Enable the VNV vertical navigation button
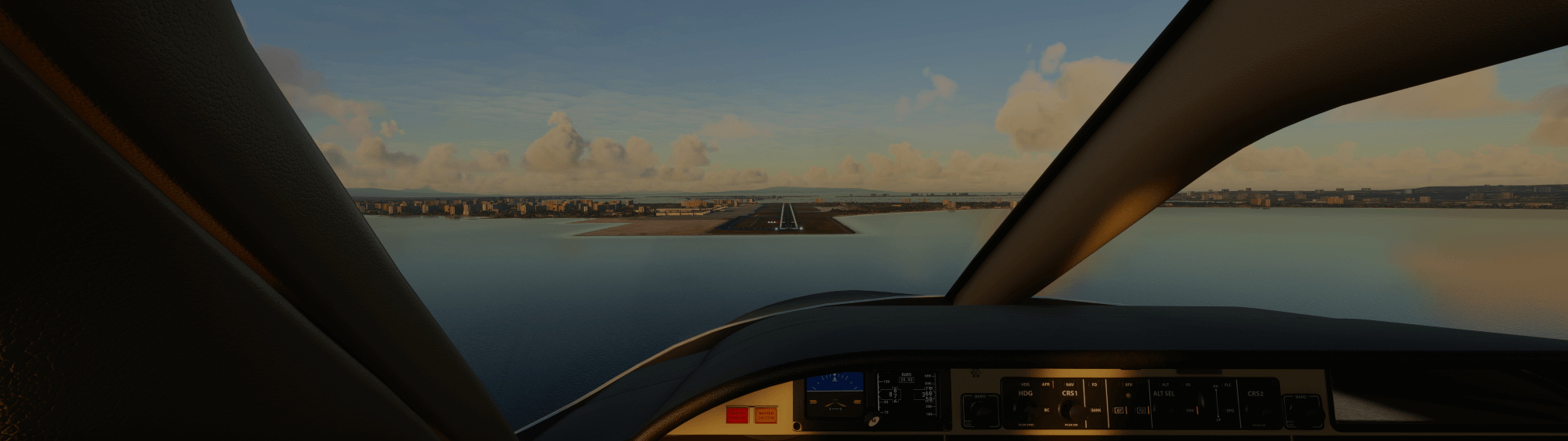 click(1190, 410)
